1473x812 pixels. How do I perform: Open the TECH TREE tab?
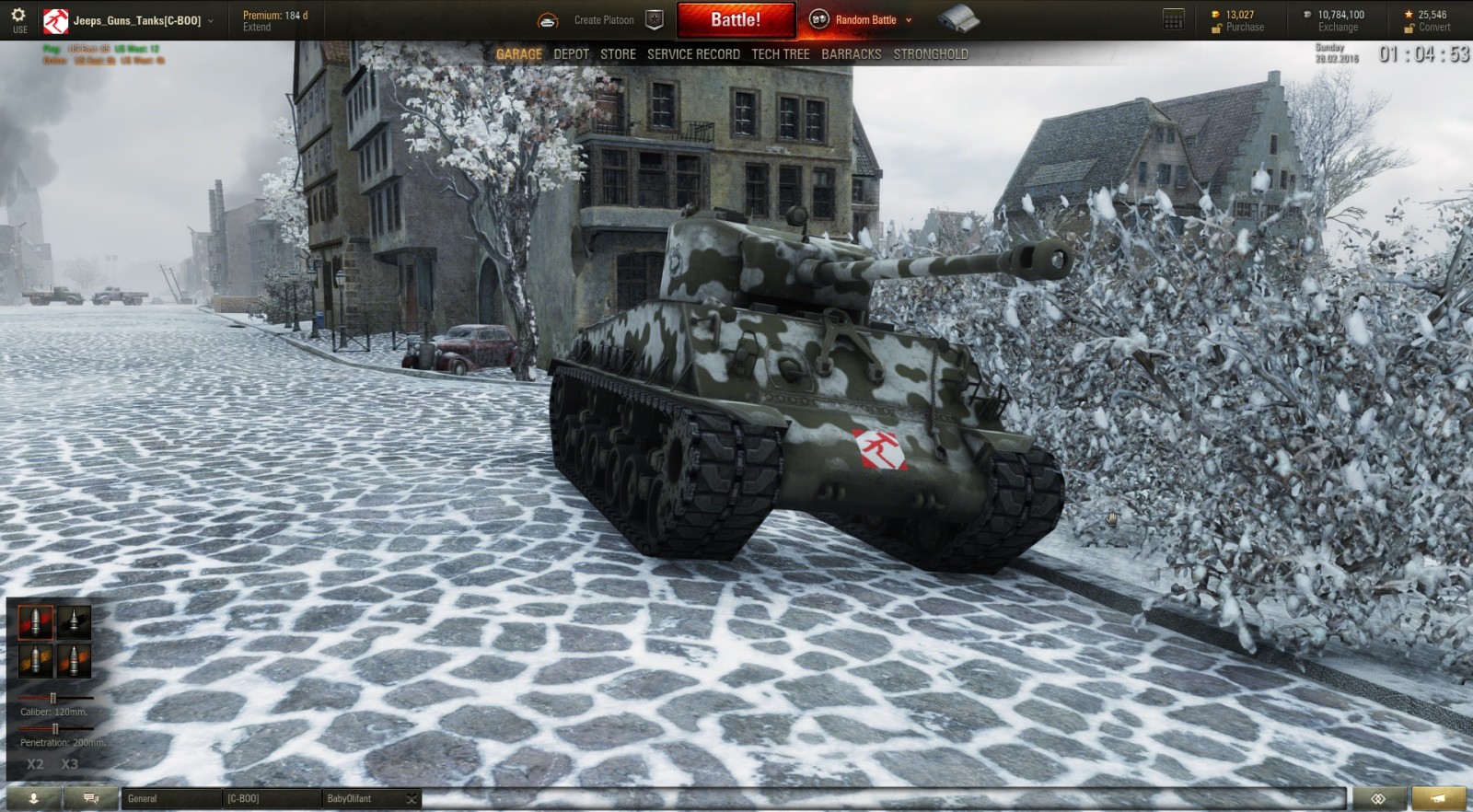780,54
